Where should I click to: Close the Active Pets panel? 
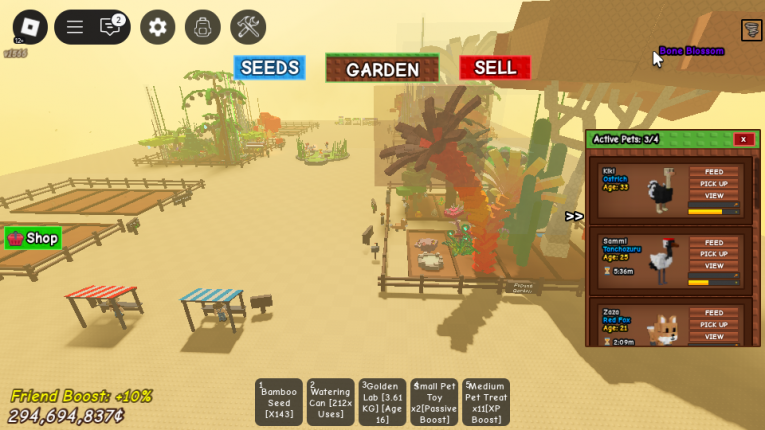click(743, 139)
